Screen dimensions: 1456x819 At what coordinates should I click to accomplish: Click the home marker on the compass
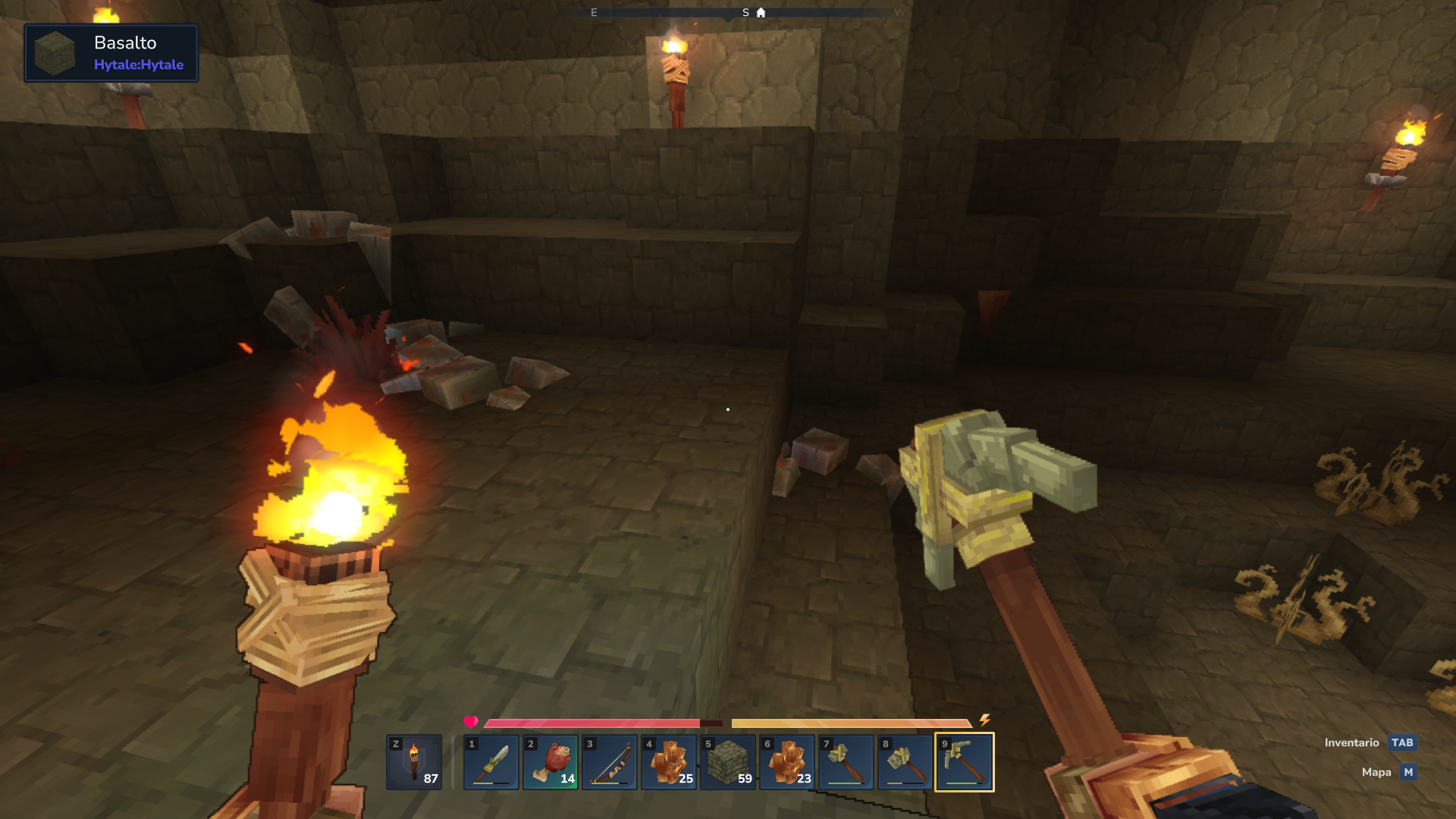(761, 13)
